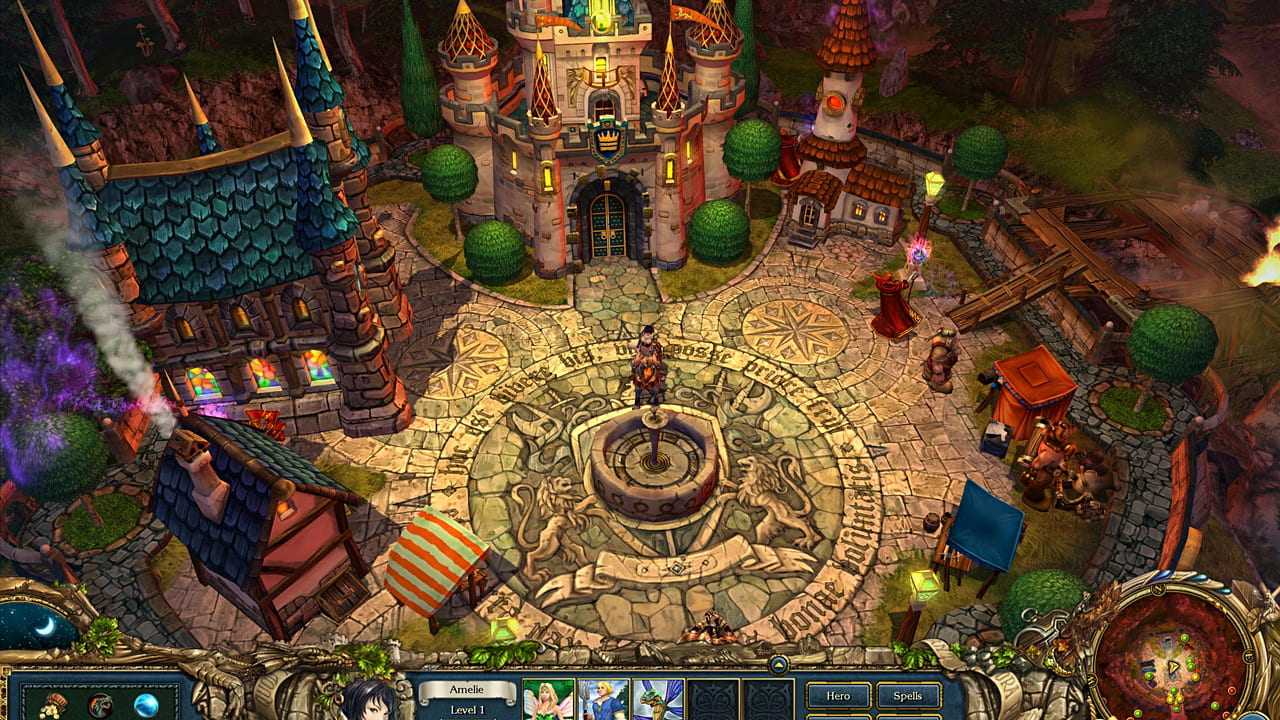Image resolution: width=1280 pixels, height=720 pixels.
Task: Click the blue mana orb icon
Action: (x=147, y=705)
